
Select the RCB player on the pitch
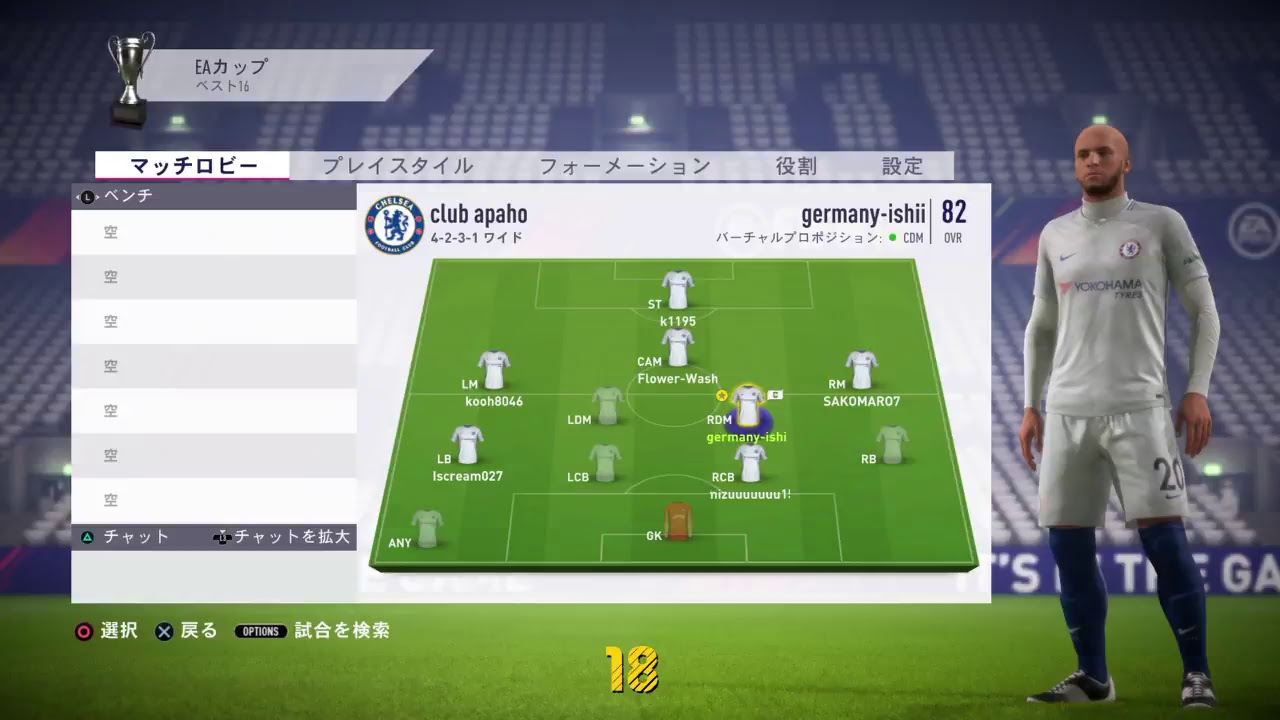point(750,463)
